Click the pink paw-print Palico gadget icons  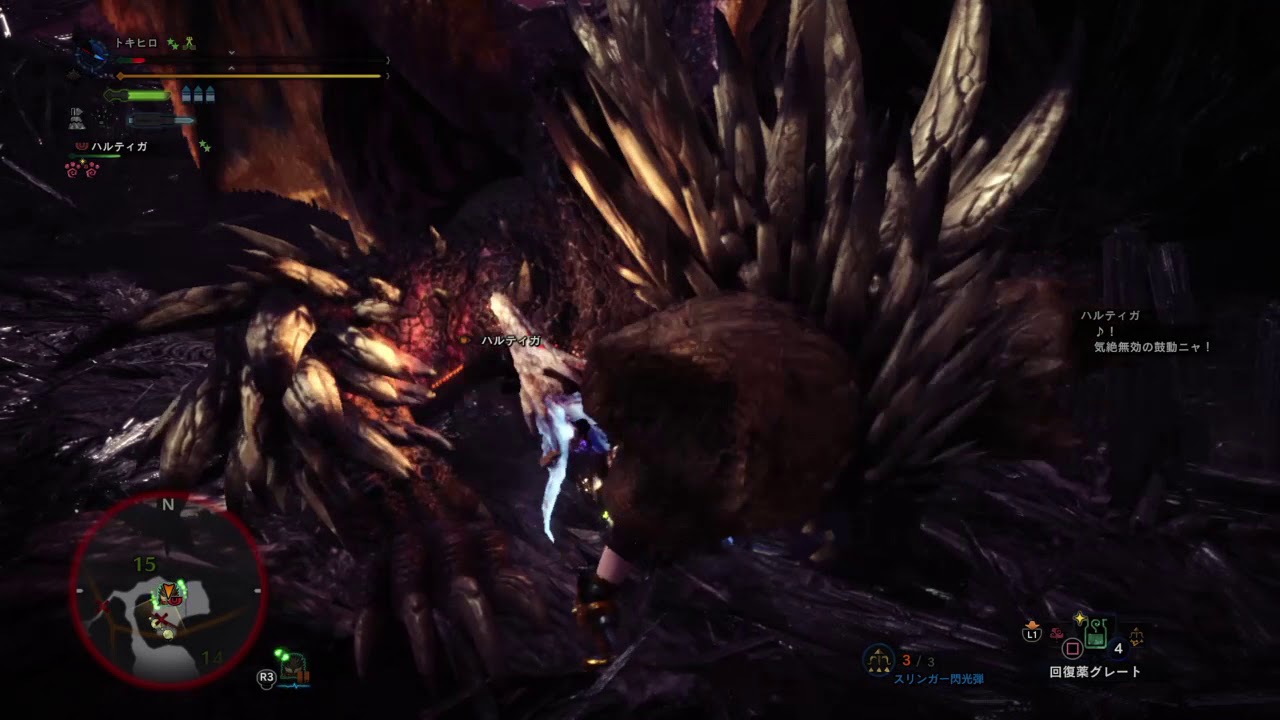click(x=83, y=169)
